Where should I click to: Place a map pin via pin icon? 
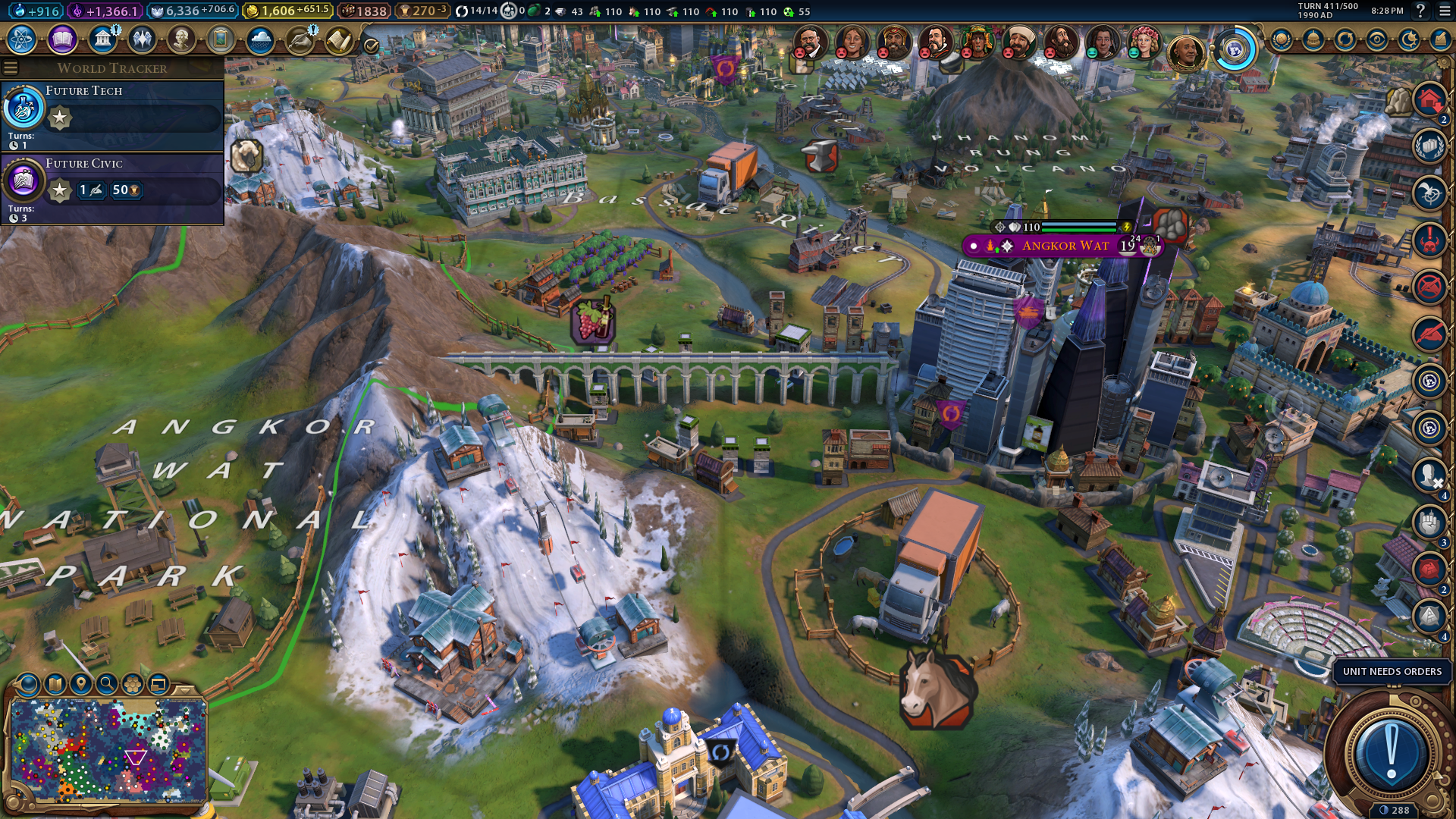[x=81, y=684]
